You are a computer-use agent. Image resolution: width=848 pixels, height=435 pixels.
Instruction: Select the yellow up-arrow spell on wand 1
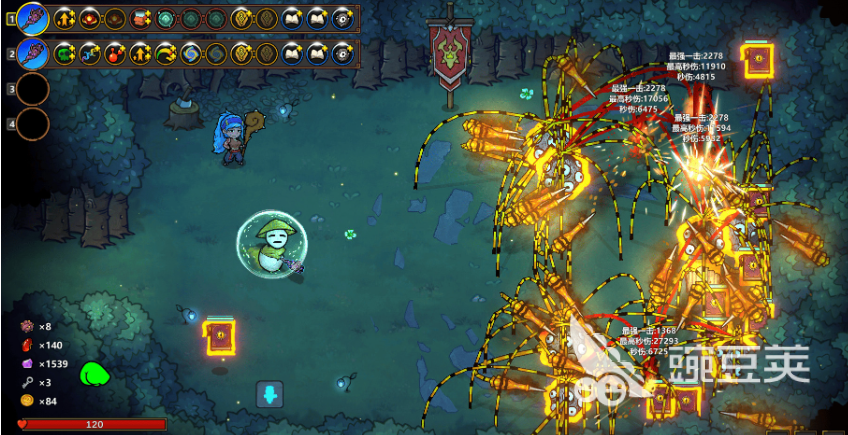[66, 17]
